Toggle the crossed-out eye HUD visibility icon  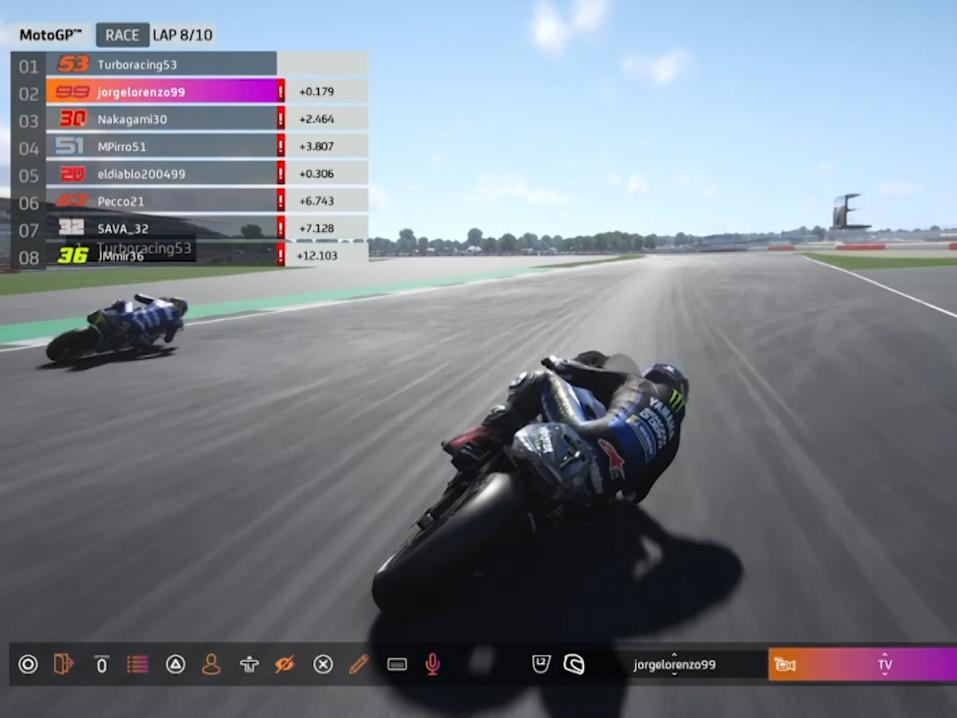[285, 664]
